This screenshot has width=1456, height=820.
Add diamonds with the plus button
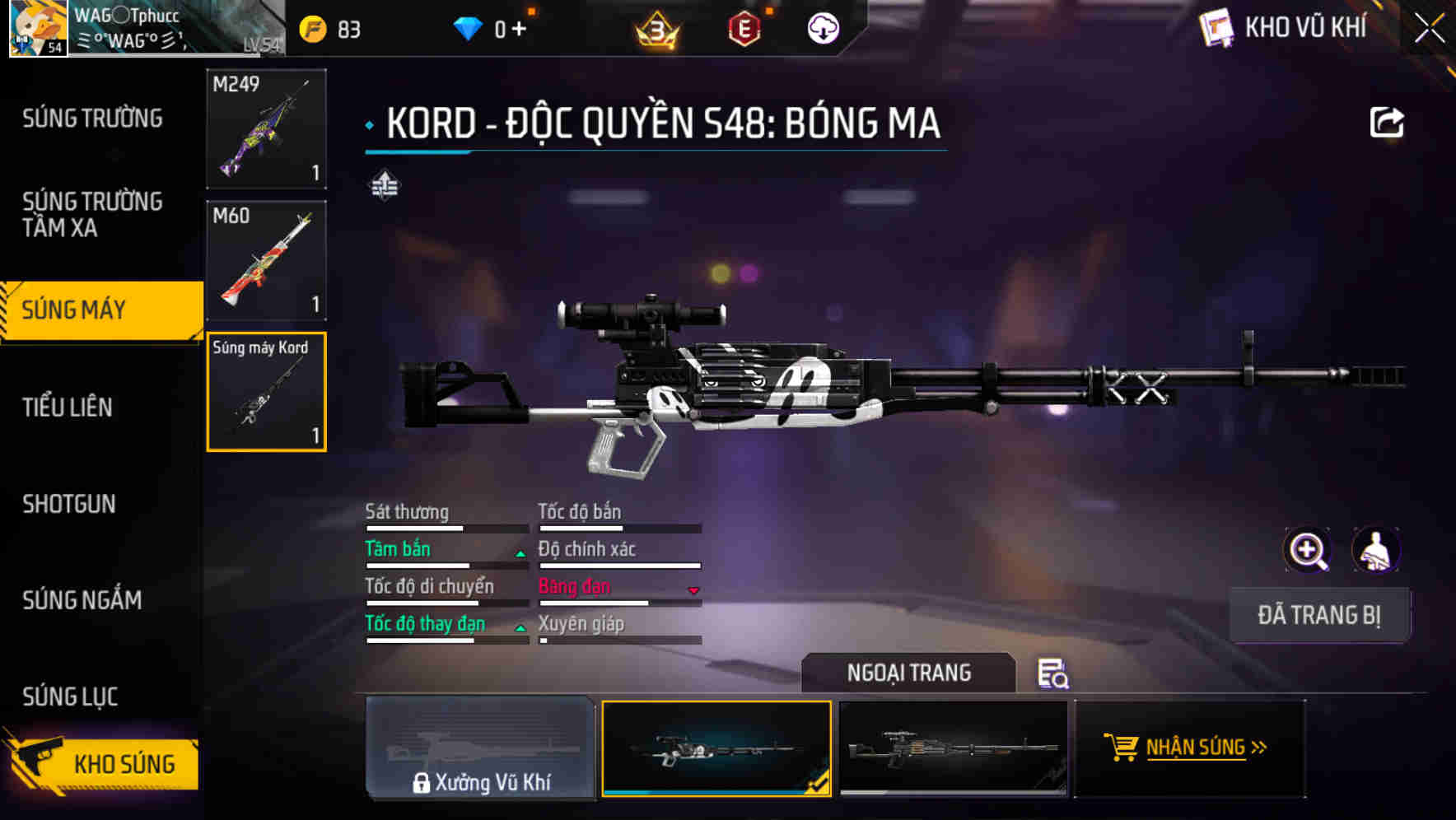(x=519, y=29)
